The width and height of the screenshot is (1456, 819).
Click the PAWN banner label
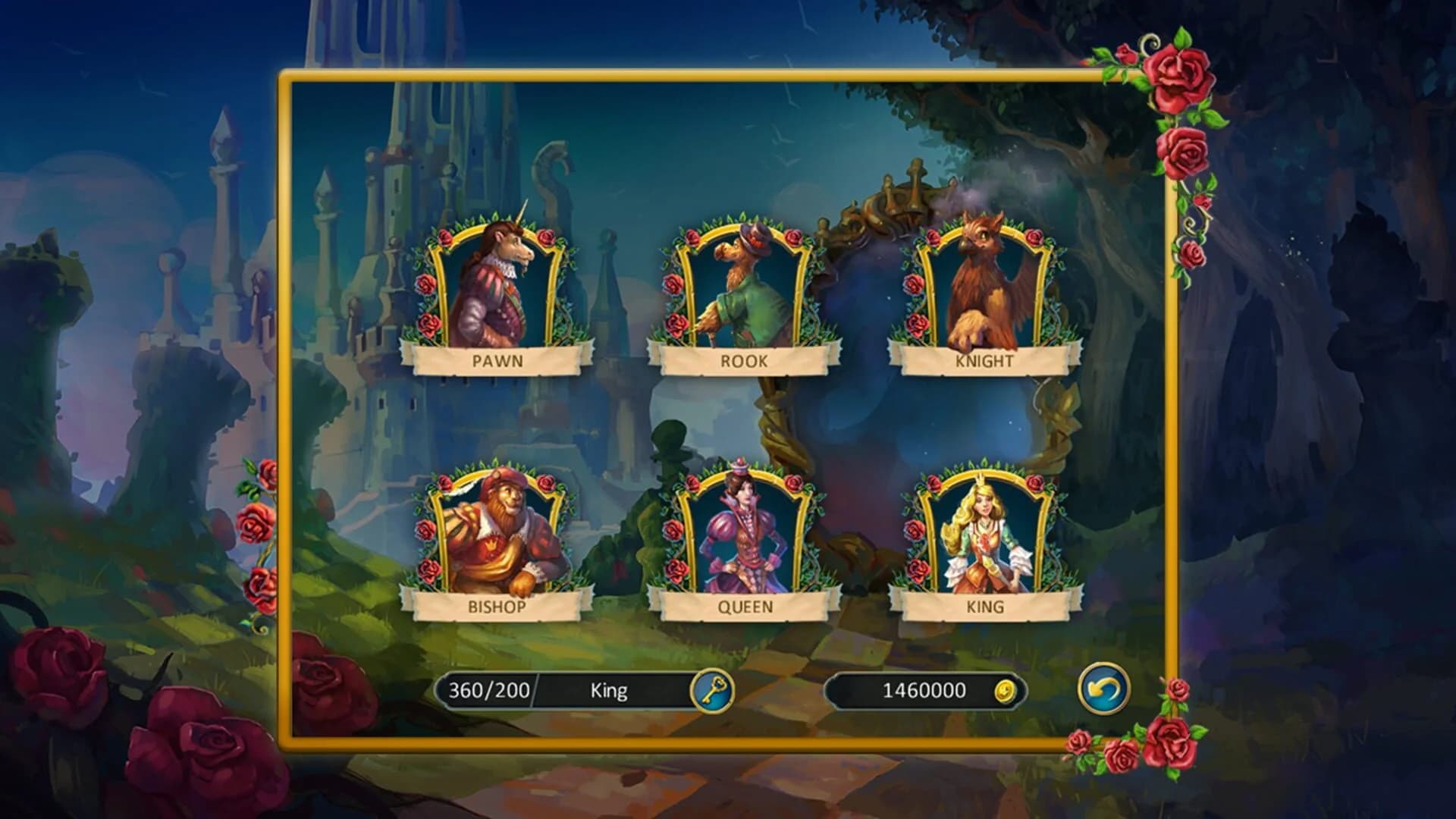(497, 360)
